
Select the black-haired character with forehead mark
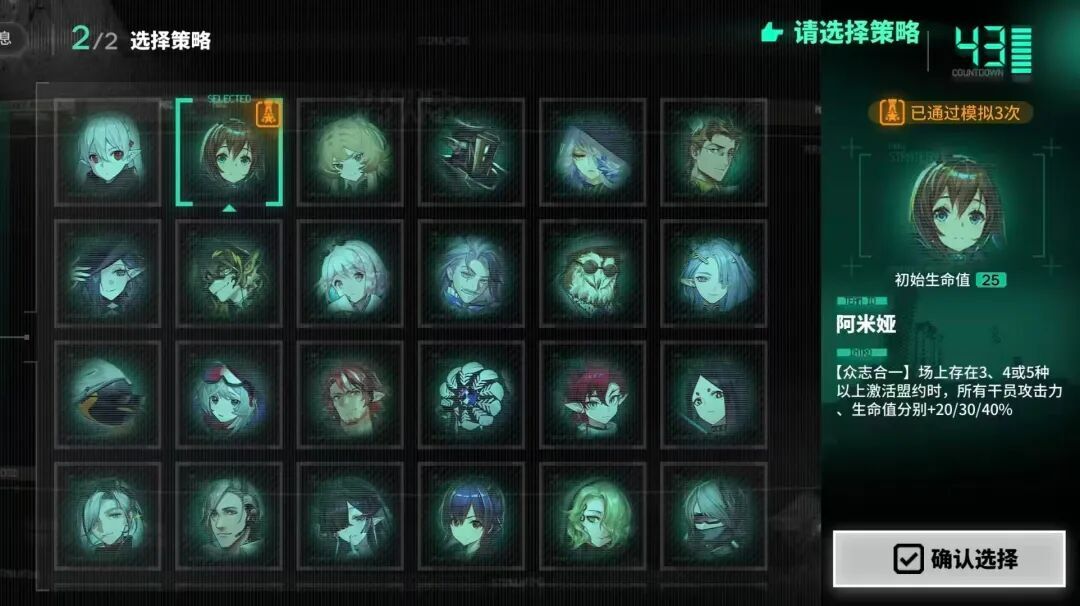[x=713, y=395]
